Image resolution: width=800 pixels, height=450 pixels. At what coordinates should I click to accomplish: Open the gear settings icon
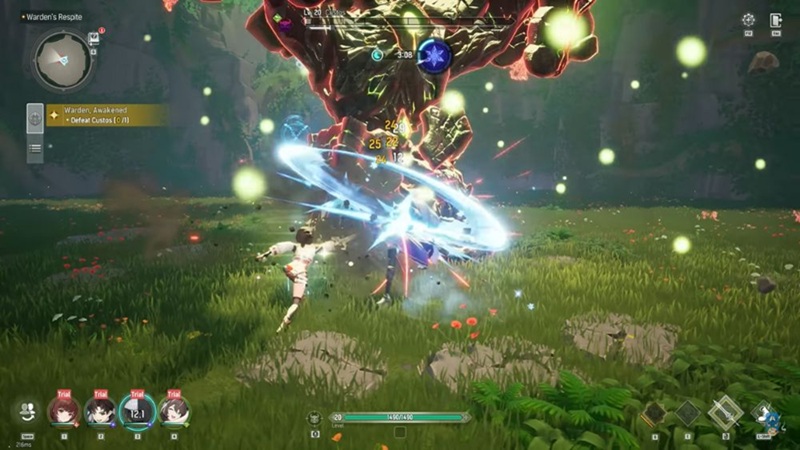tap(748, 20)
